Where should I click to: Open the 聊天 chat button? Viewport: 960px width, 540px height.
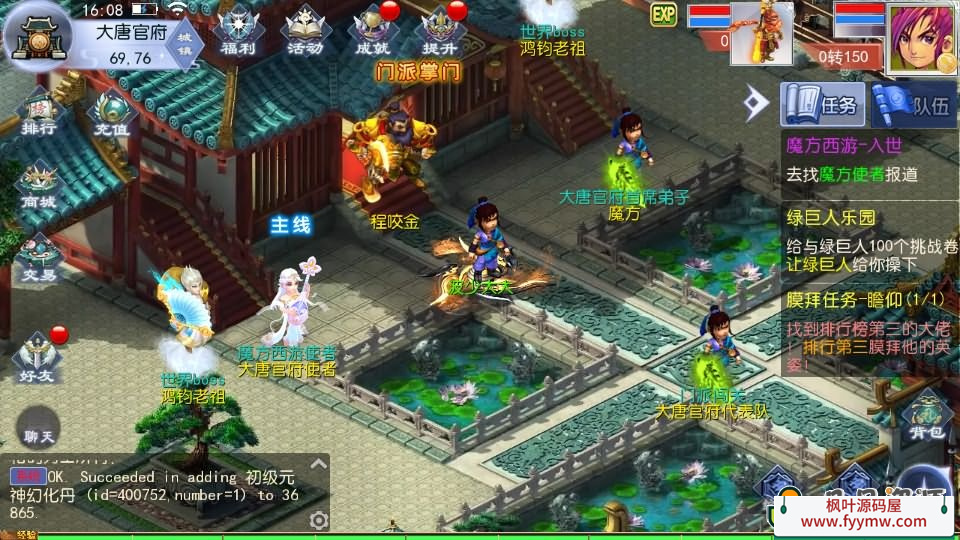[42, 435]
